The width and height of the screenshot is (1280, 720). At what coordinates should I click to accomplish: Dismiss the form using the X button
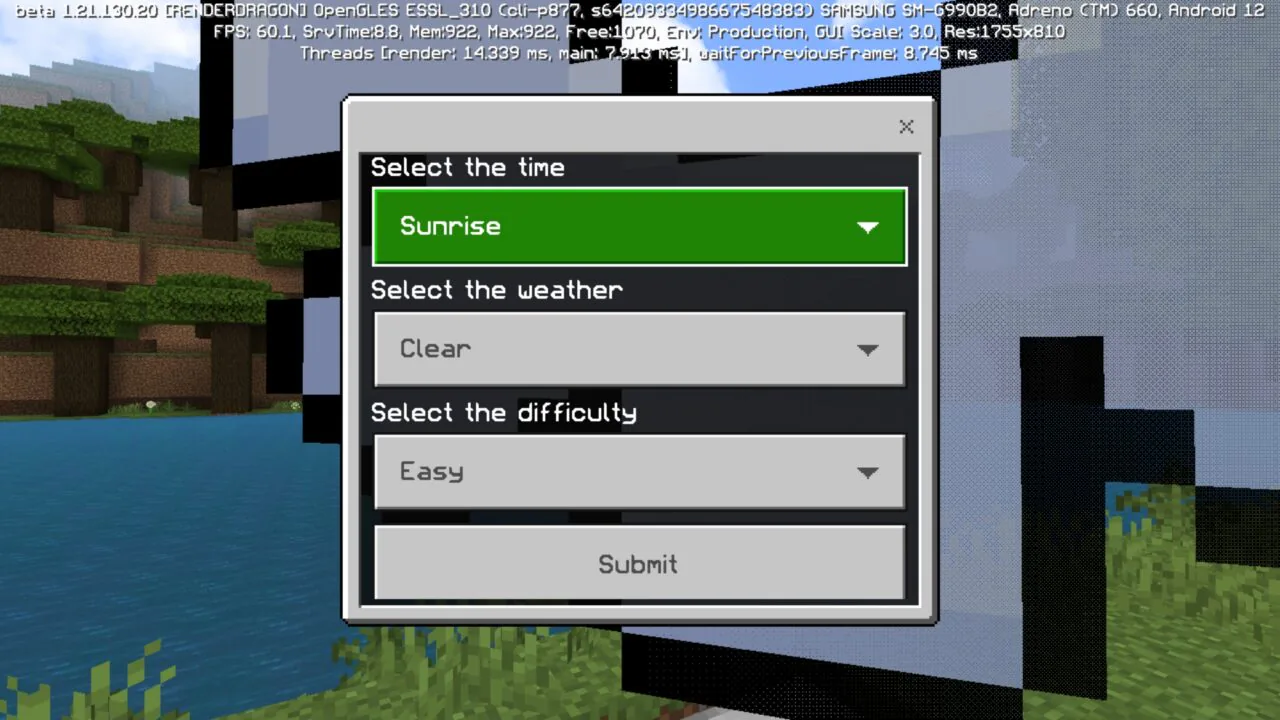coord(906,126)
